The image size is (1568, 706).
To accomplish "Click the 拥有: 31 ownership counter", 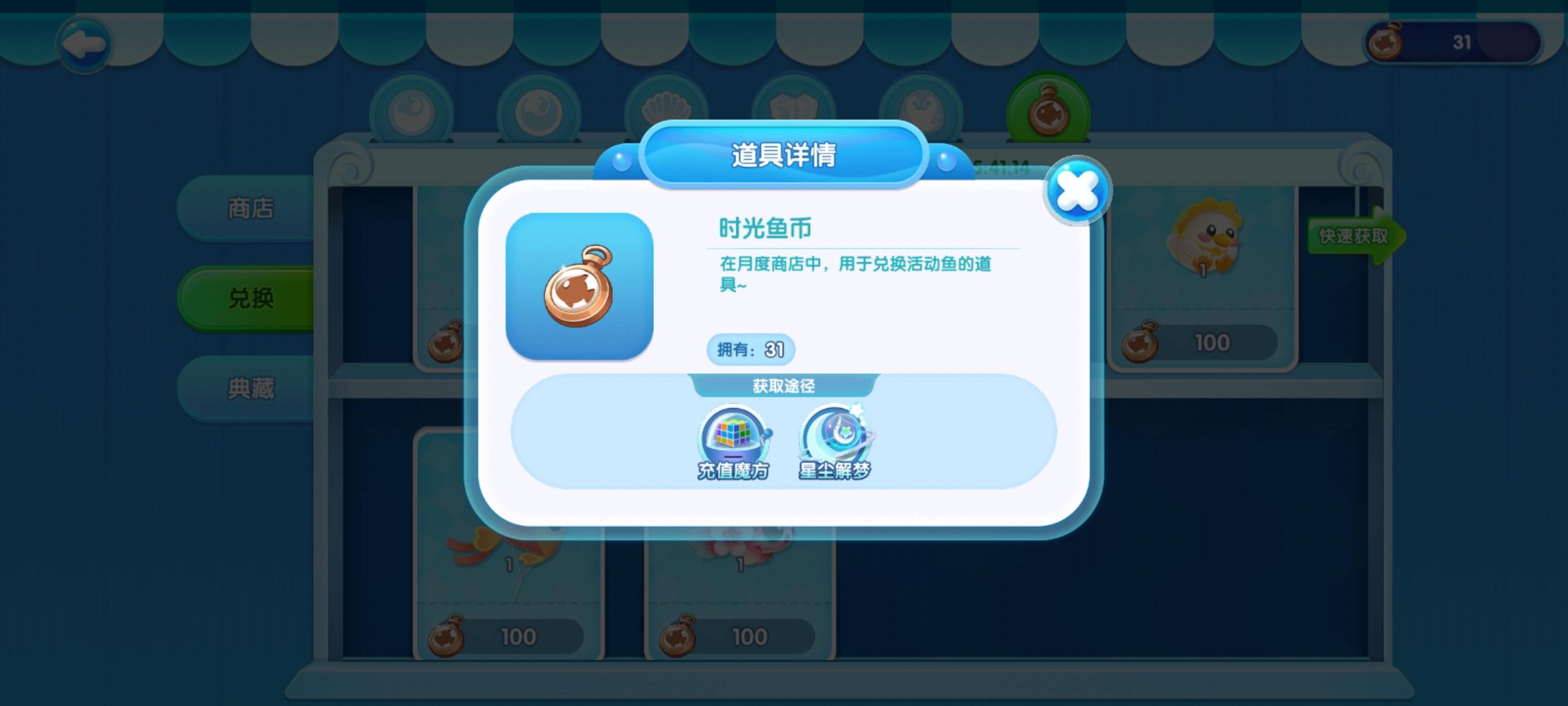I will point(750,350).
